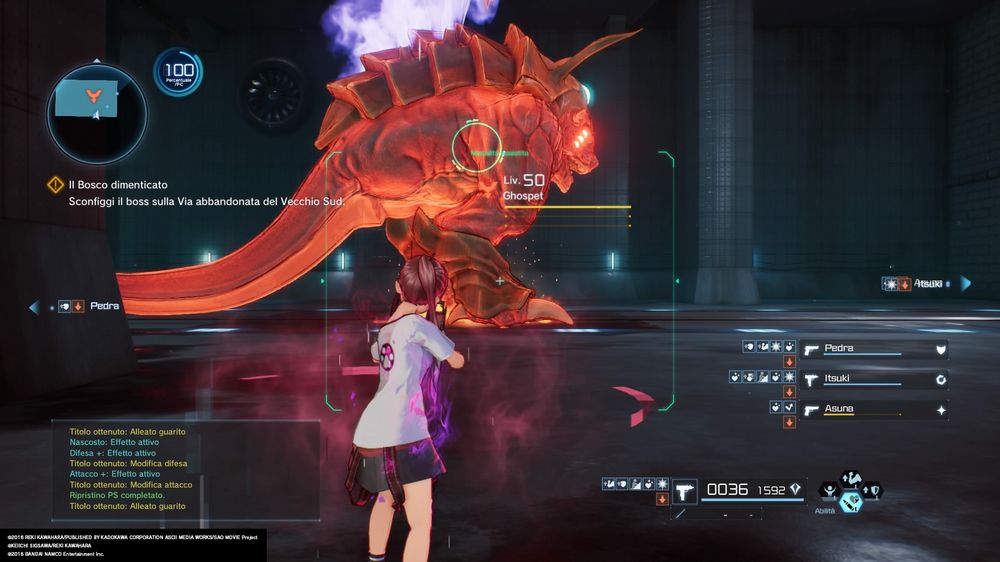Click the circular arrow icon beside Itsuki
This screenshot has width=1000, height=562.
tap(940, 380)
